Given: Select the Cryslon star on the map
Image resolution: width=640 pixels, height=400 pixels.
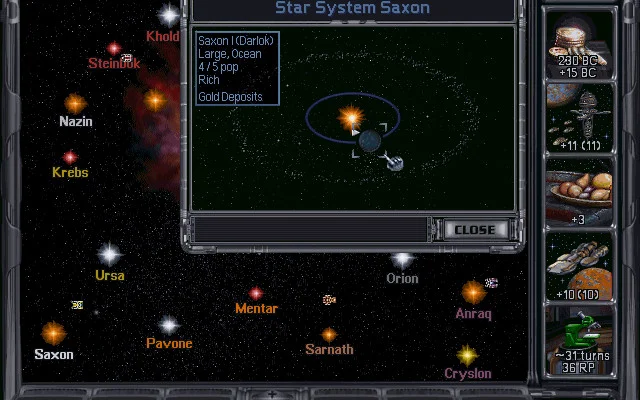Looking at the screenshot, I should [x=467, y=355].
